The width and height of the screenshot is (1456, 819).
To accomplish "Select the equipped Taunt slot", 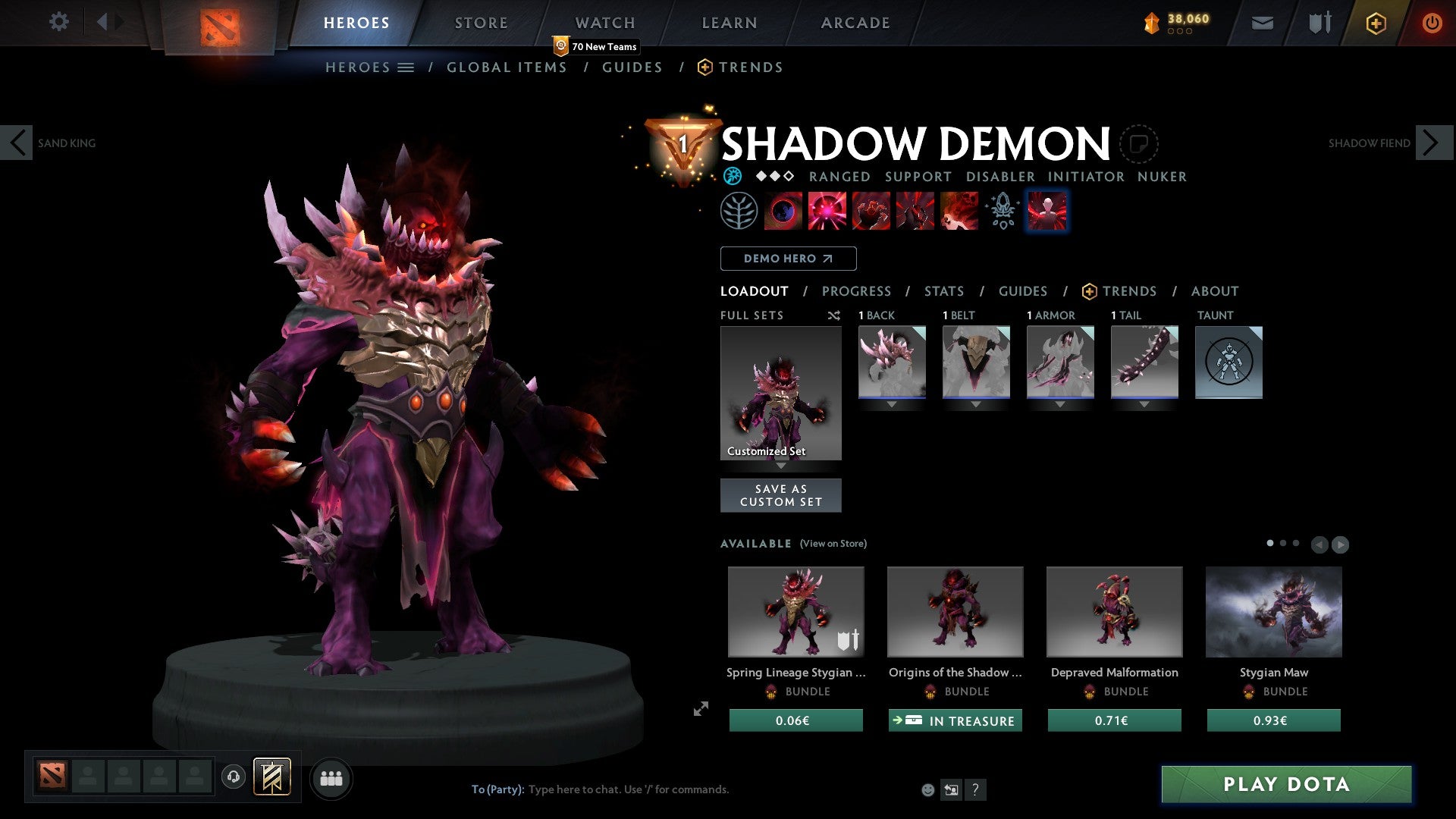I will click(x=1228, y=362).
